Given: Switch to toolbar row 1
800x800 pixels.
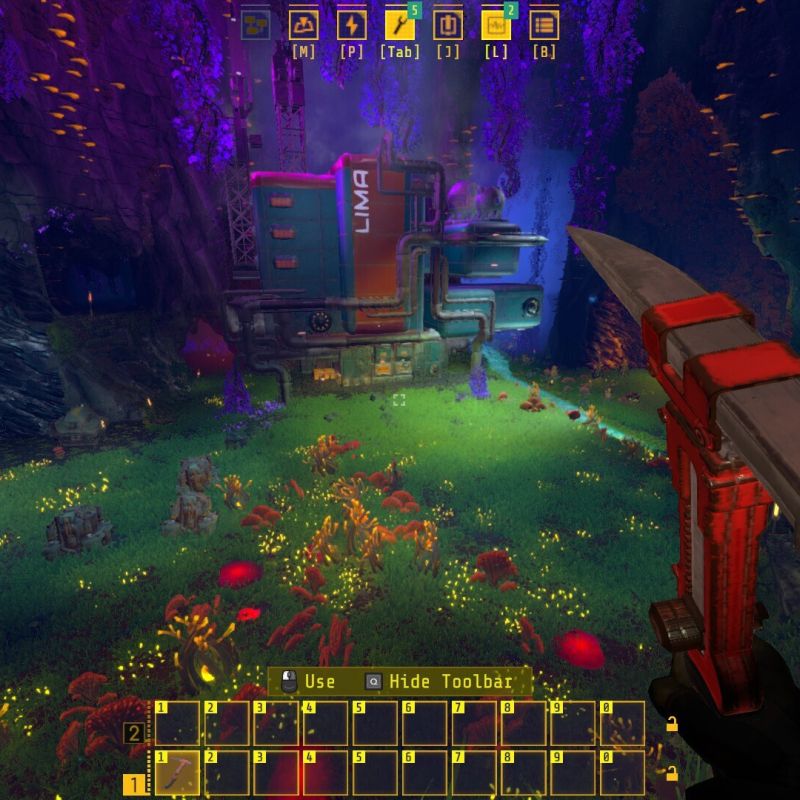Looking at the screenshot, I should coord(133,784).
